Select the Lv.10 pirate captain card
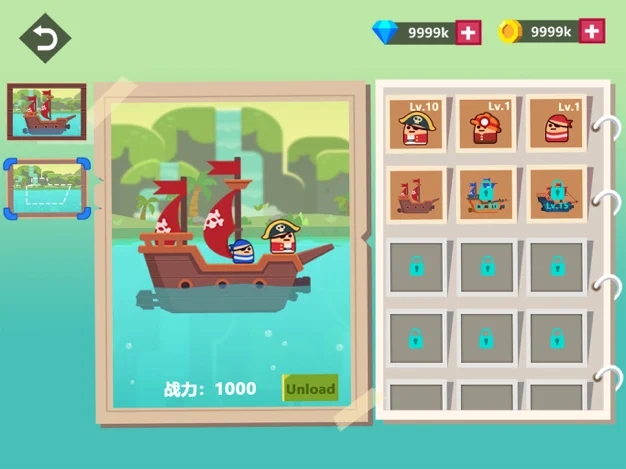Image resolution: width=626 pixels, height=469 pixels. [x=417, y=125]
